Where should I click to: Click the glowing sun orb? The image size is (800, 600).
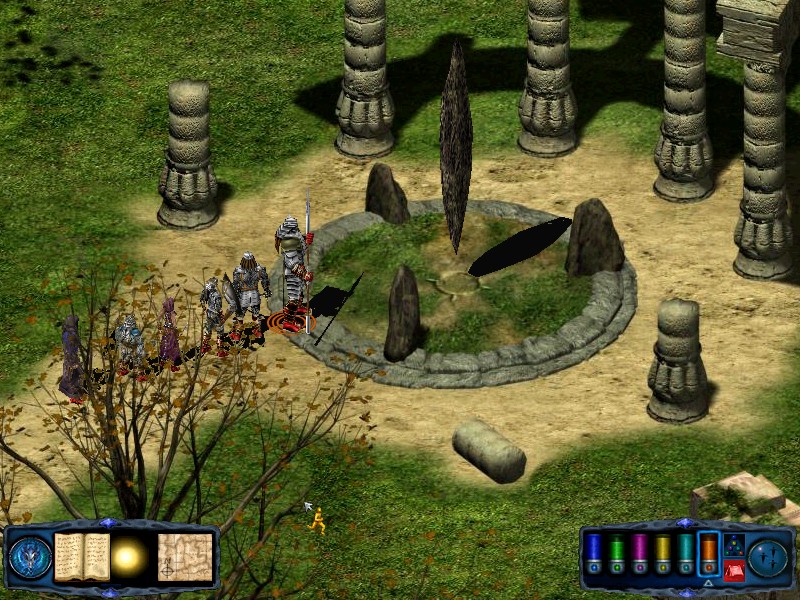click(130, 558)
